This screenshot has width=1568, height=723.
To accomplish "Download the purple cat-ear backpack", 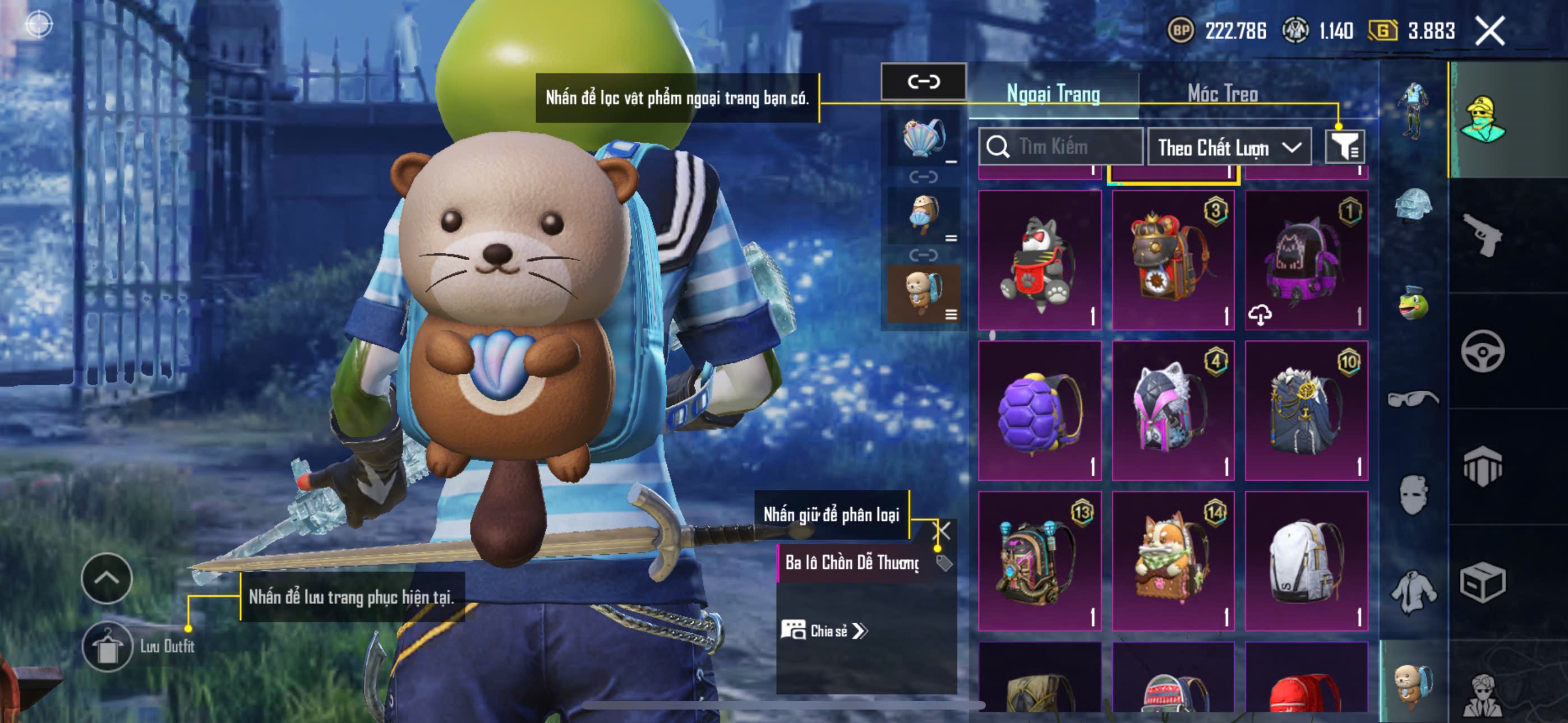I will coord(1260,314).
